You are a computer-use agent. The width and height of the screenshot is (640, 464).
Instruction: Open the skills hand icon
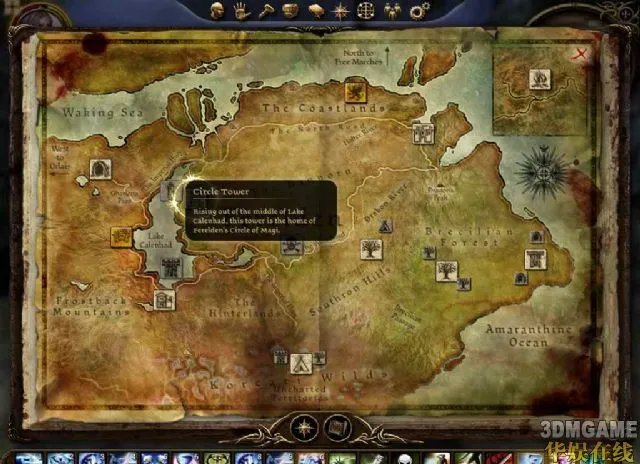click(241, 11)
